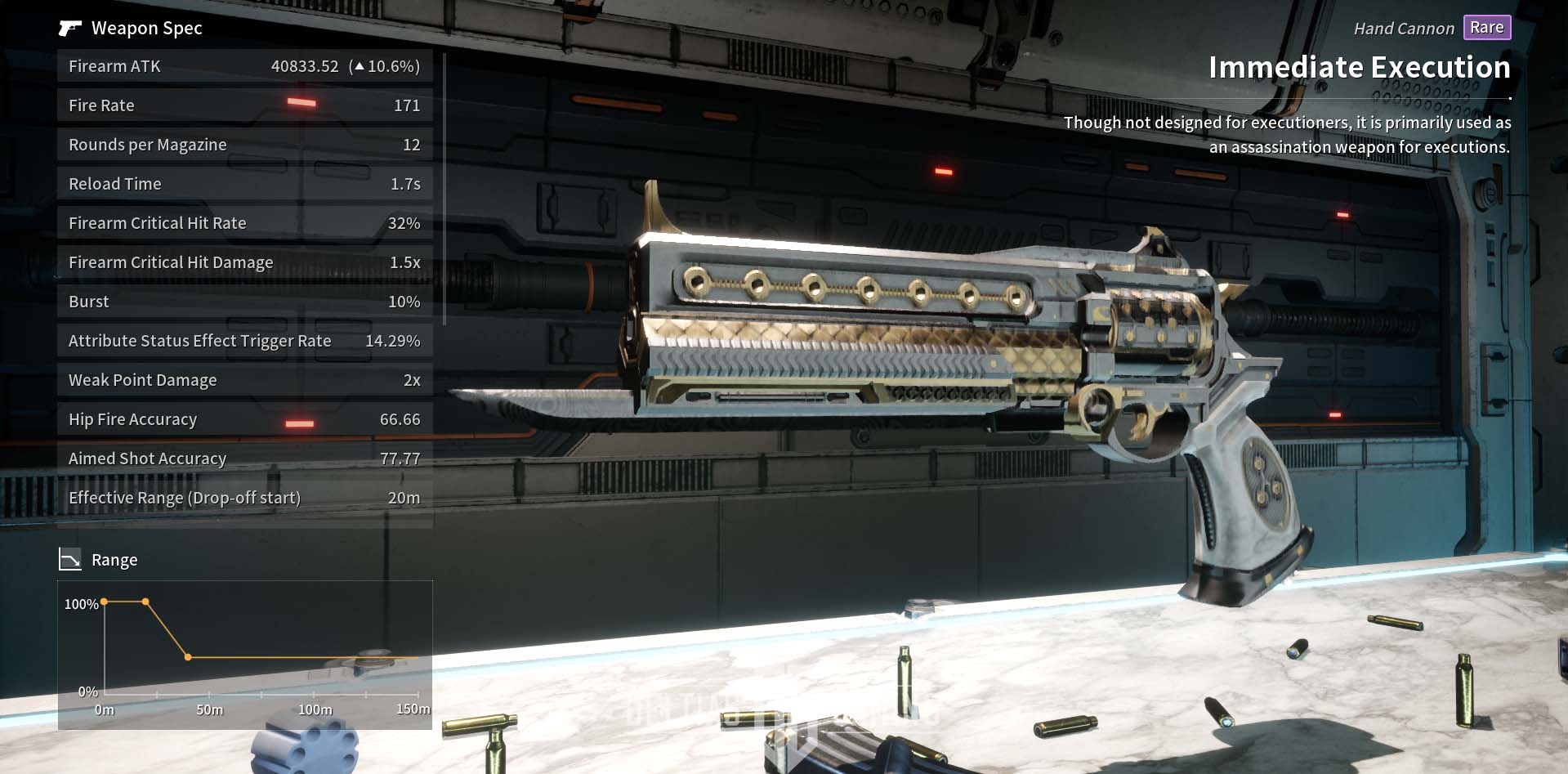Toggle the Hip Fire Accuracy stat highlight
Screen dimensions: 1568x774
pos(244,418)
